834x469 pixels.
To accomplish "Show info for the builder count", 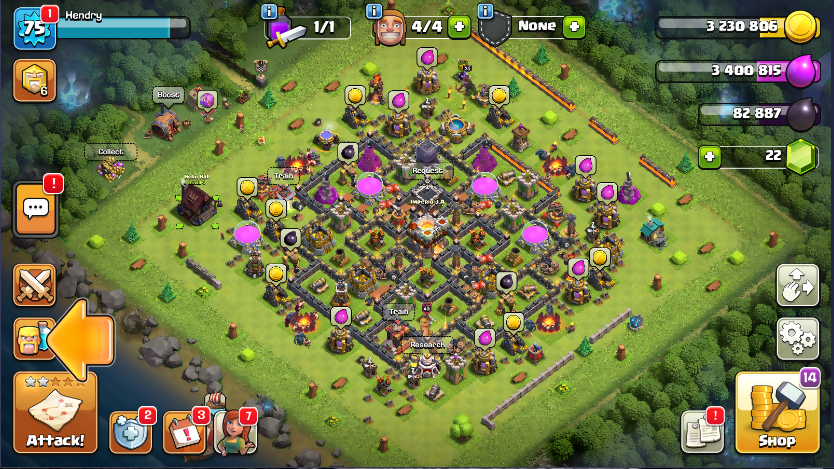I will pyautogui.click(x=374, y=11).
